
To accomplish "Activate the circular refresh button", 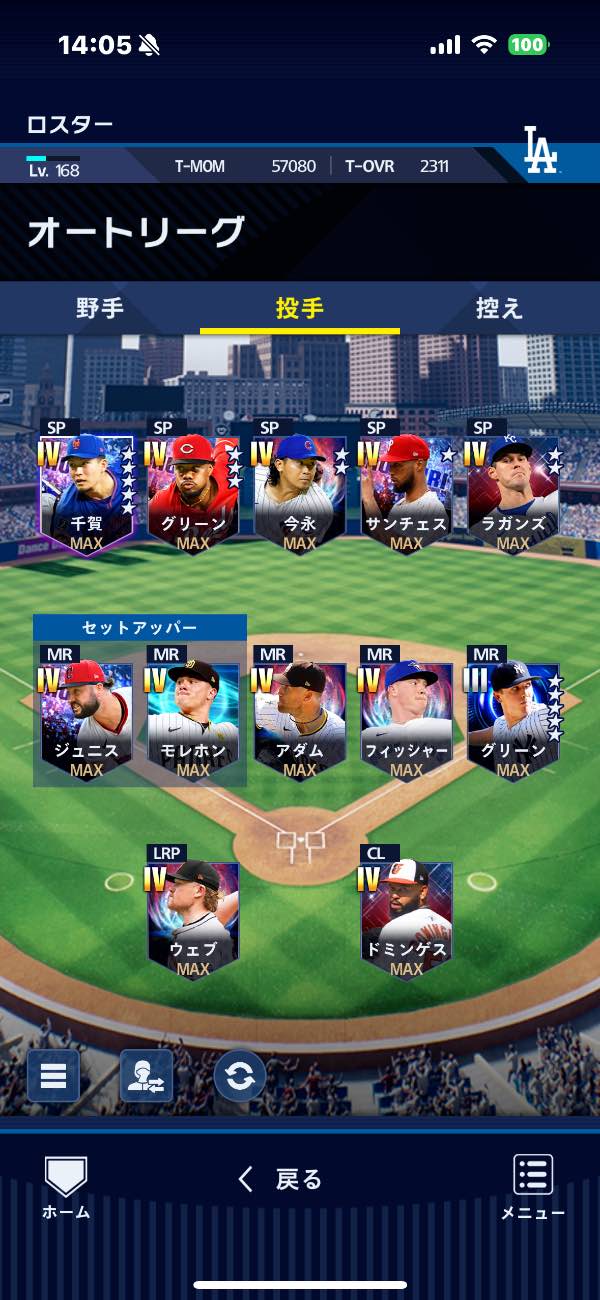I will point(240,1076).
